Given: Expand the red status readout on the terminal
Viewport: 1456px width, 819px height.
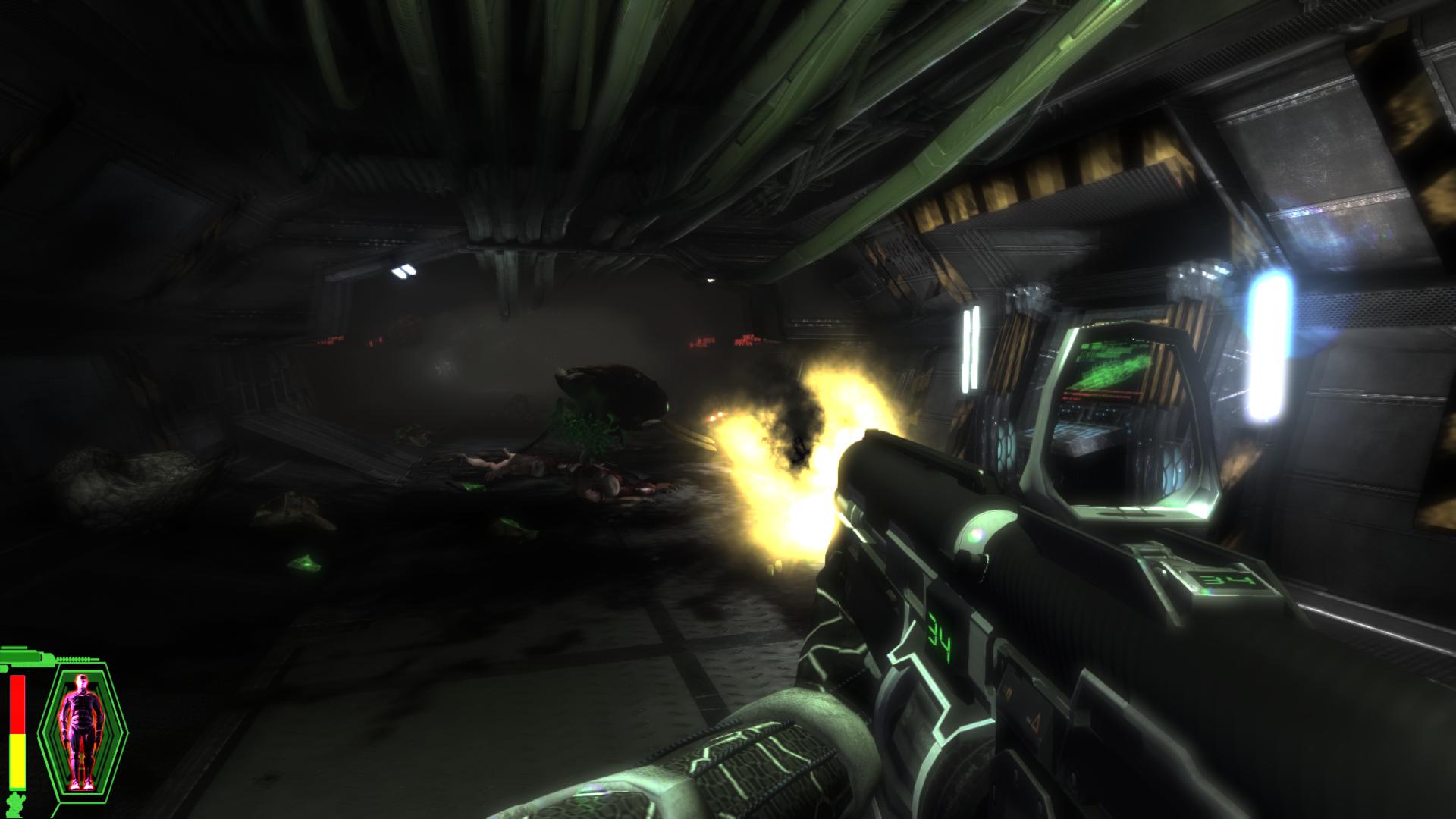Looking at the screenshot, I should 1096,394.
